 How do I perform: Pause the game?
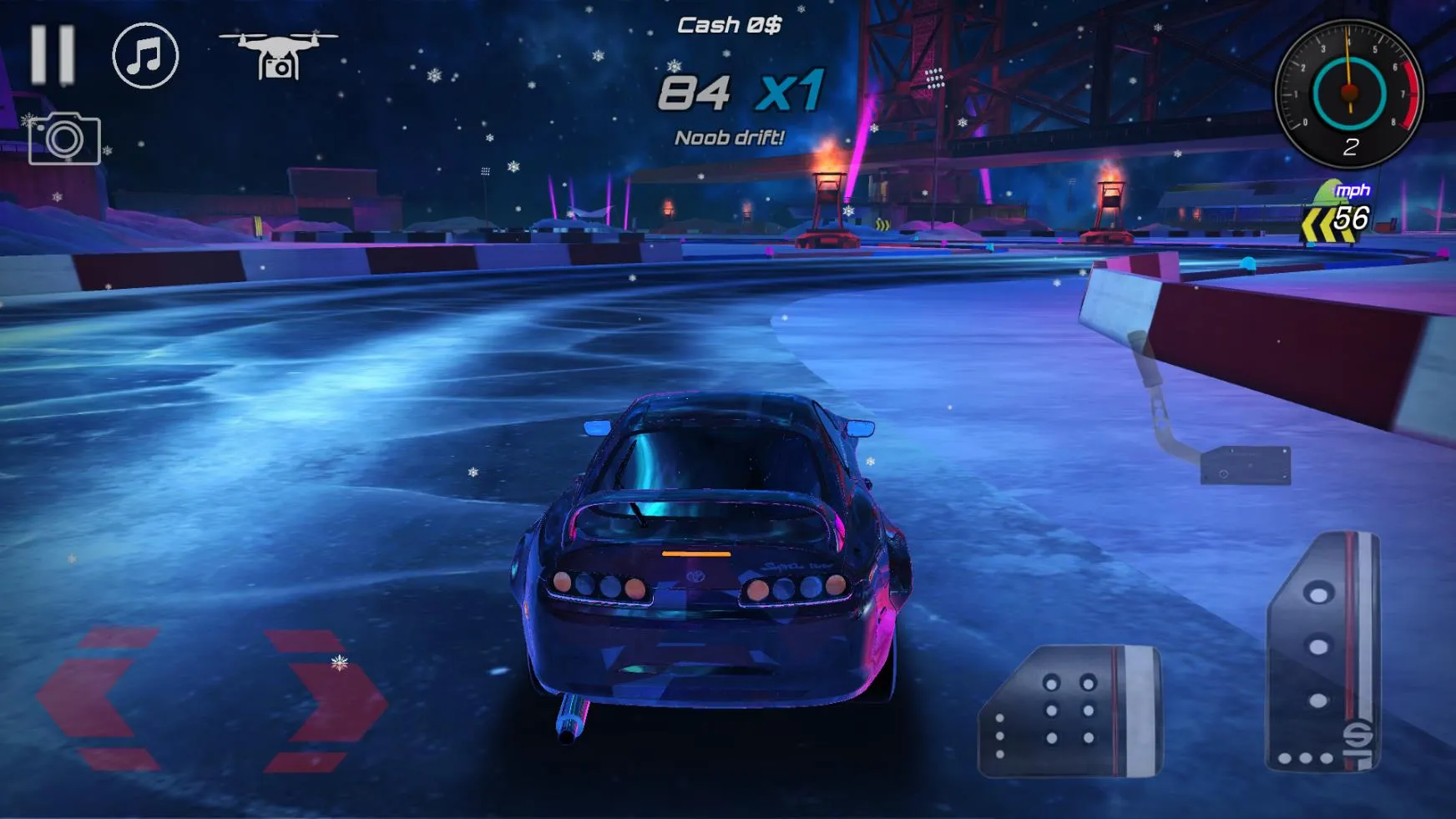pyautogui.click(x=53, y=55)
